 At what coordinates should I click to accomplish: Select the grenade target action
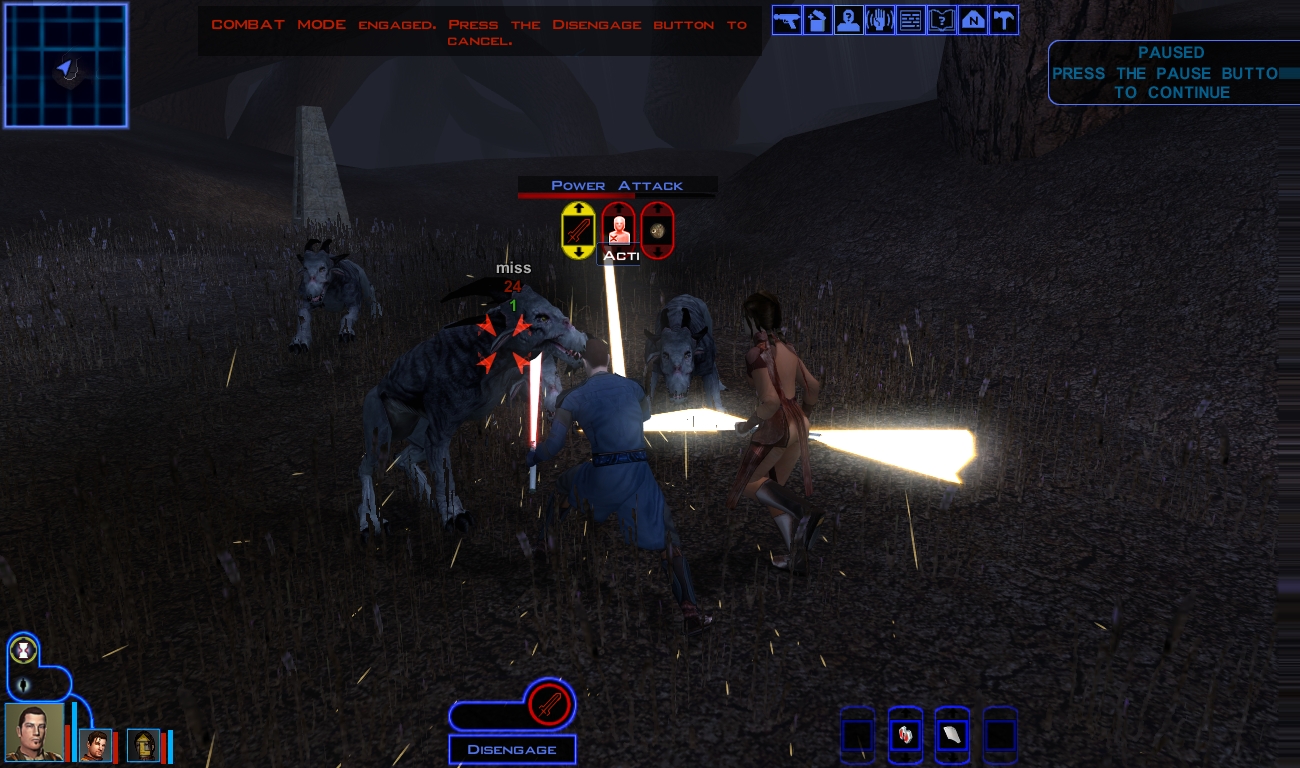(x=657, y=231)
